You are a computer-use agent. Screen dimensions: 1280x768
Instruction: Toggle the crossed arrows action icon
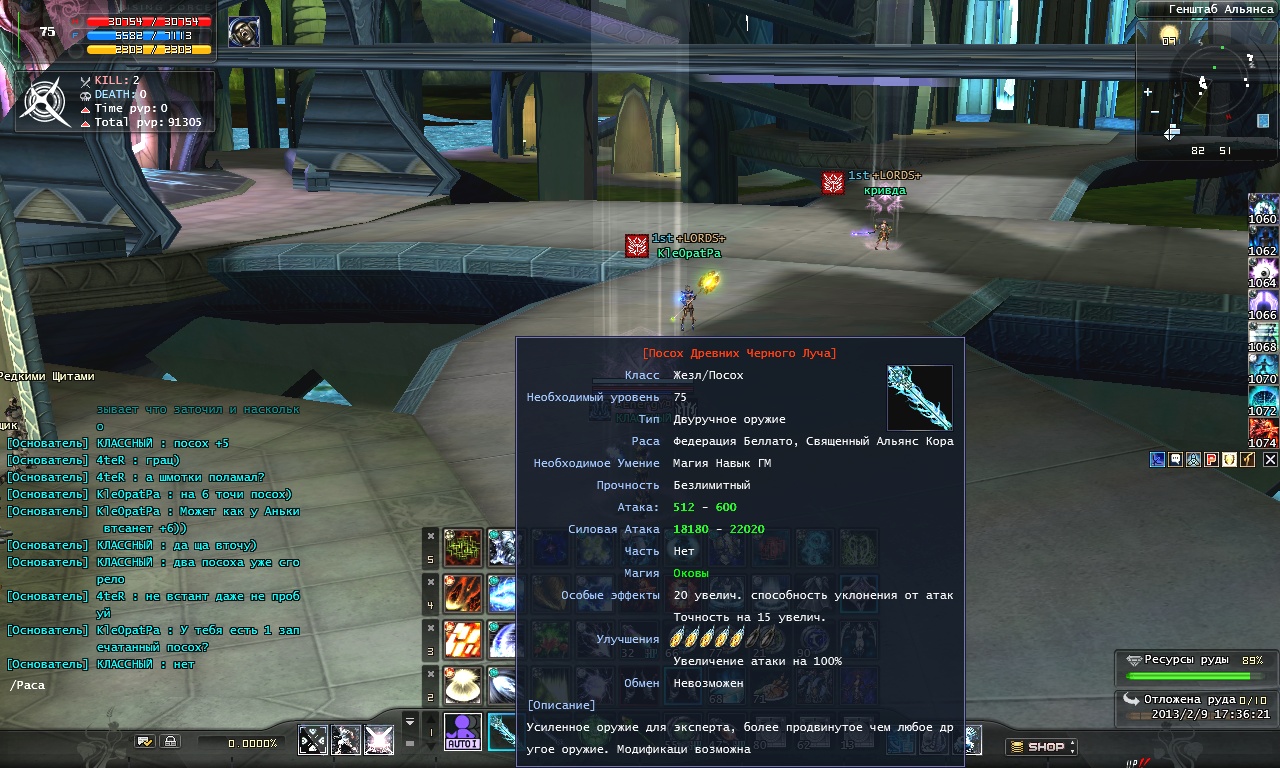313,740
